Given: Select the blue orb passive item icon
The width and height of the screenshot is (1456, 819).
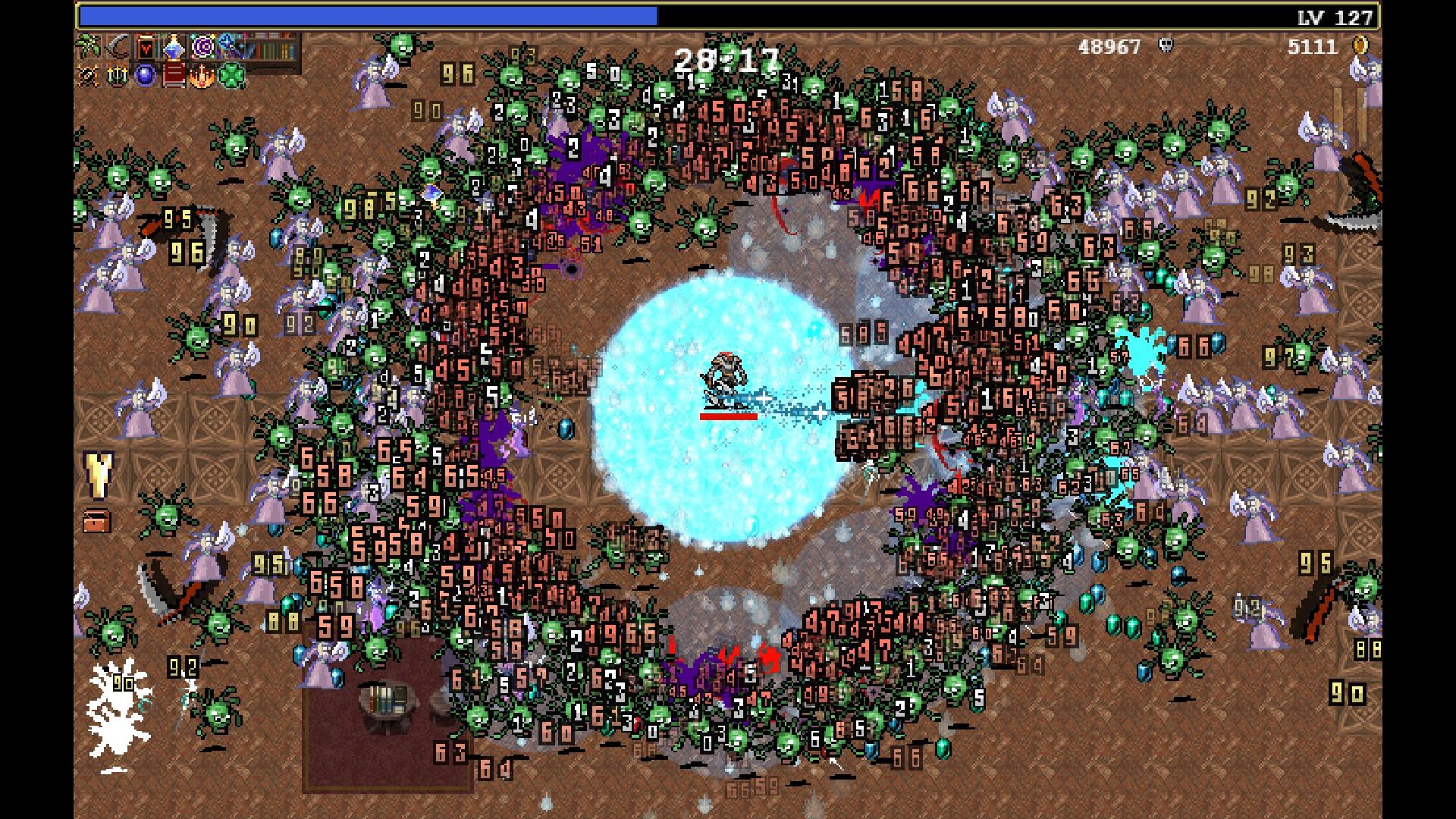Looking at the screenshot, I should (x=146, y=76).
